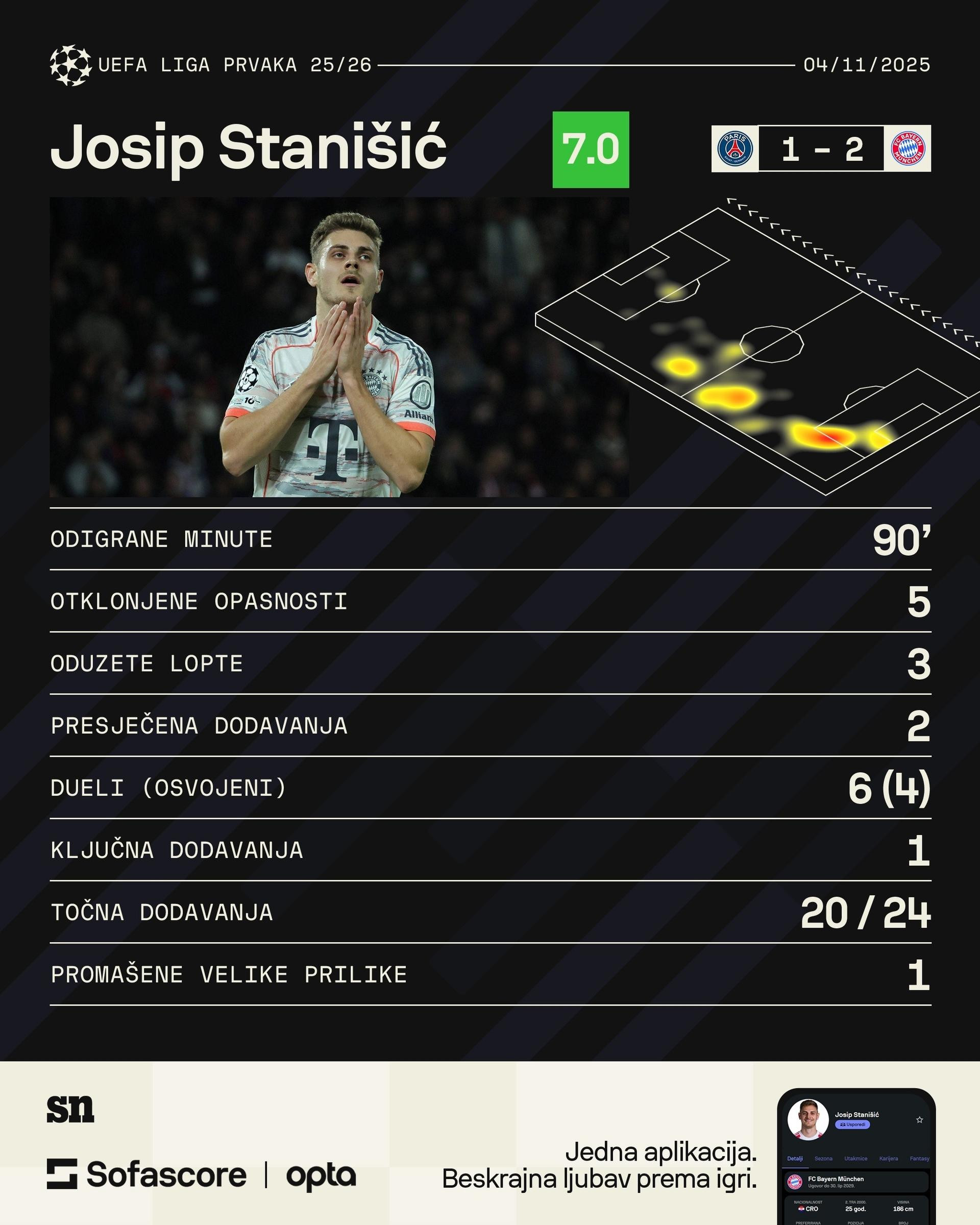
Task: Open the Karijera tab
Action: click(x=889, y=1159)
